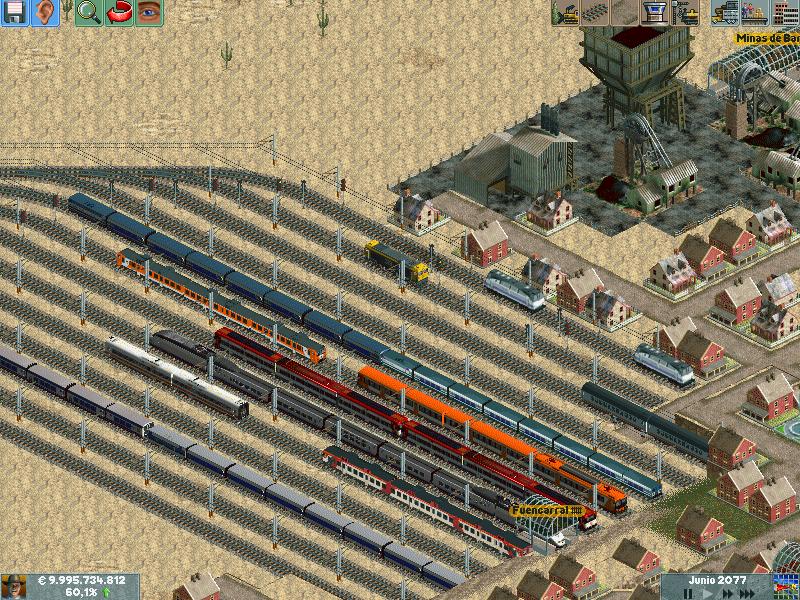The height and width of the screenshot is (600, 800).
Task: Open the magnifying glass zoom menu
Action: [x=88, y=12]
